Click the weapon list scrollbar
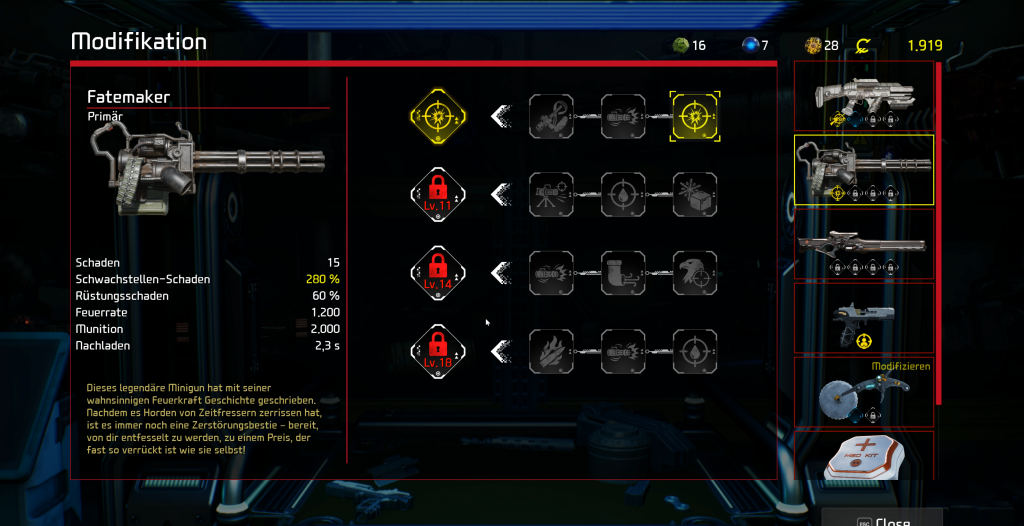Image resolution: width=1024 pixels, height=526 pixels. (x=939, y=230)
